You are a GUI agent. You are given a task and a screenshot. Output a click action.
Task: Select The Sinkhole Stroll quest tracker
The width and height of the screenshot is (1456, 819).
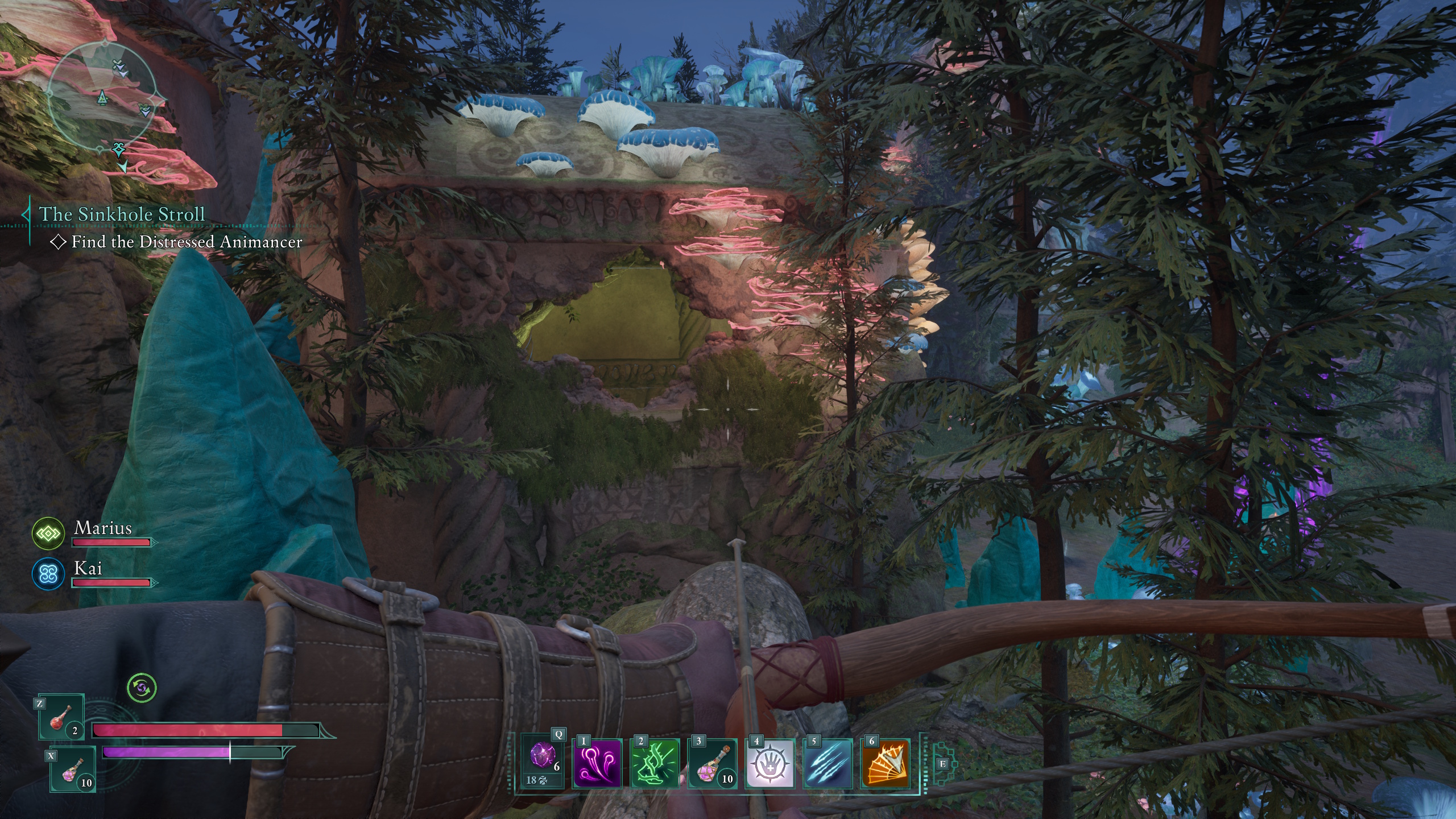tap(121, 214)
